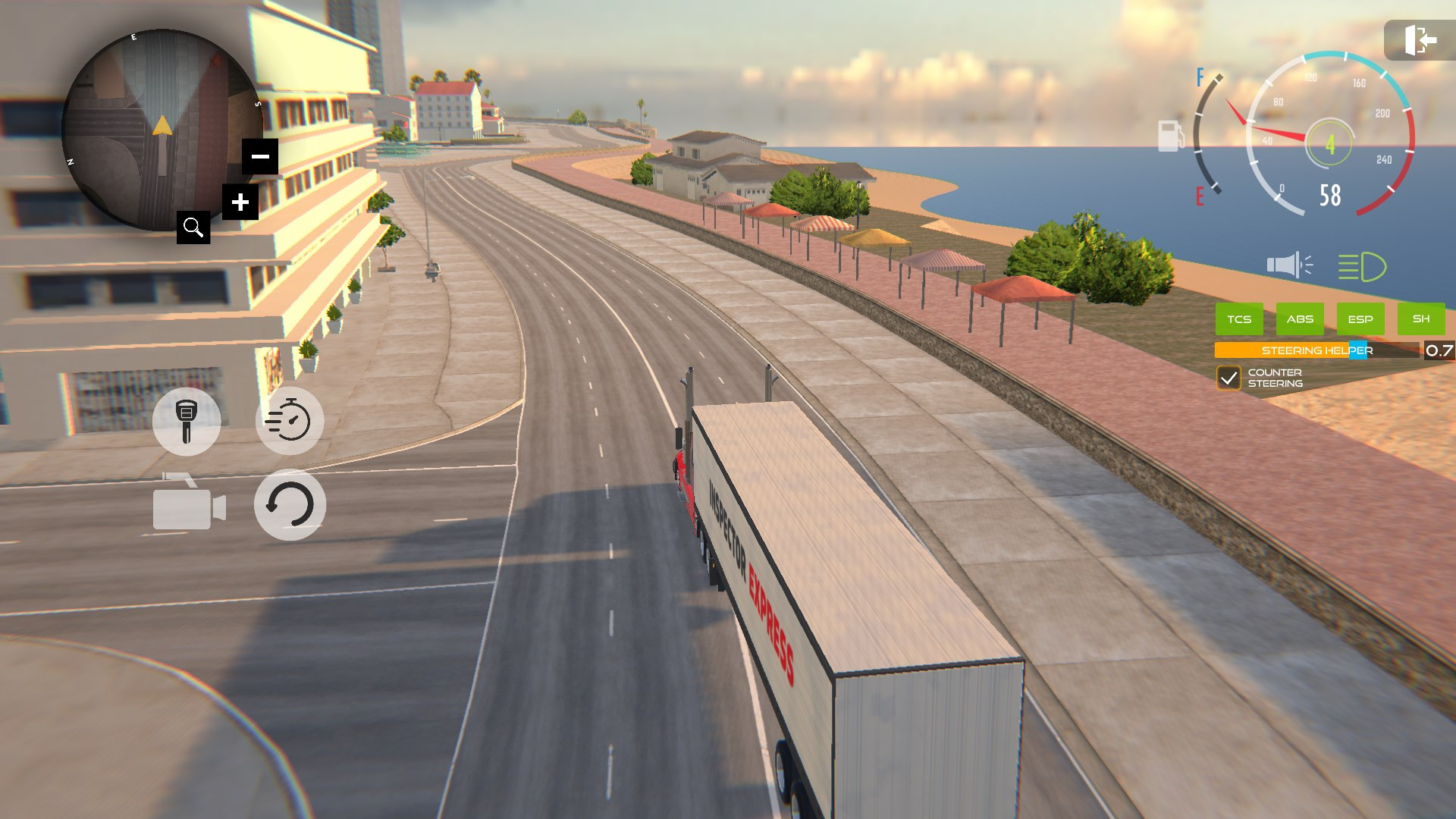Click the magnifying glass map search icon
1456x819 pixels.
point(193,227)
